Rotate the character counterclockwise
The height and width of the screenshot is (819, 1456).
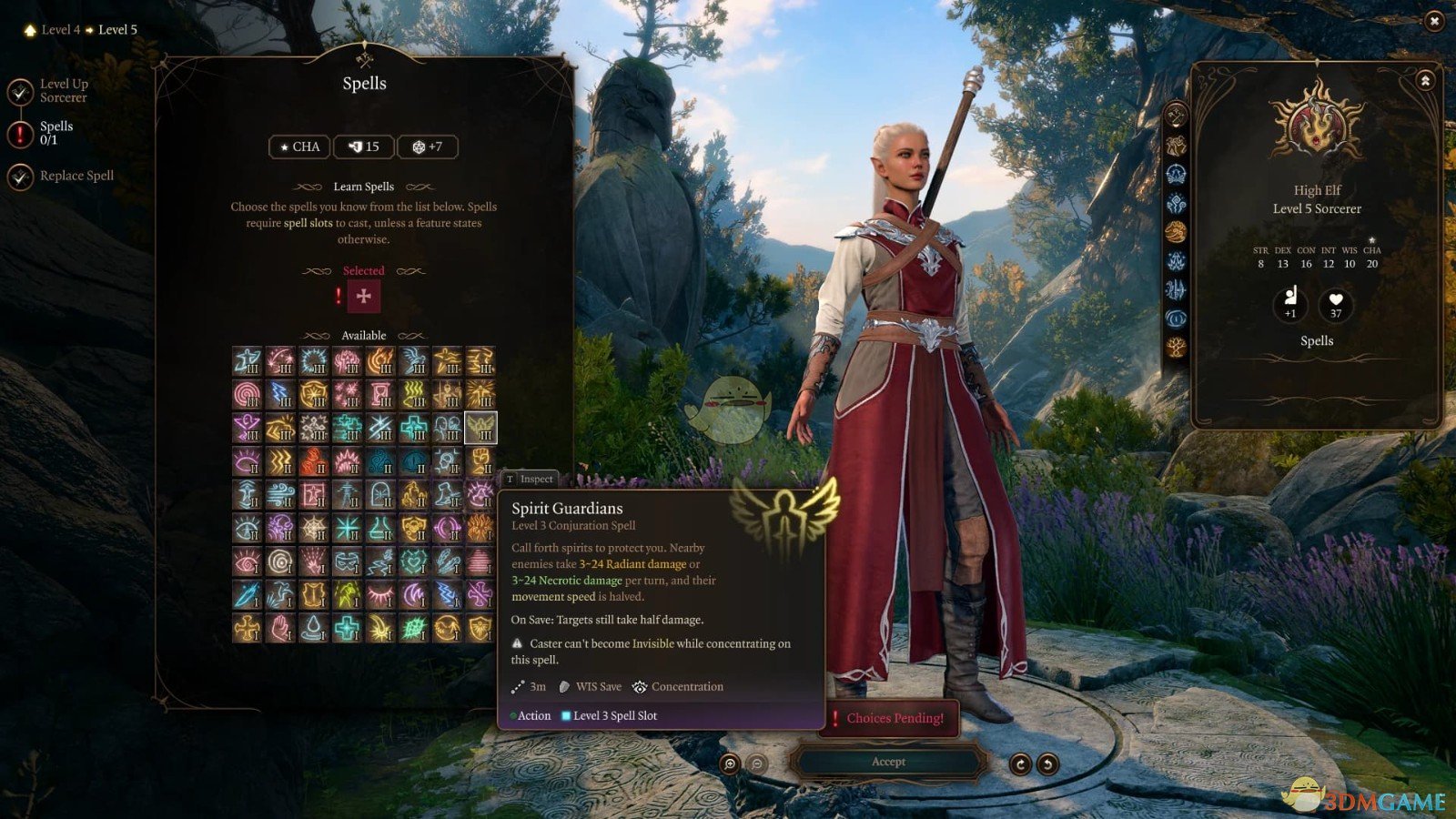(1048, 764)
